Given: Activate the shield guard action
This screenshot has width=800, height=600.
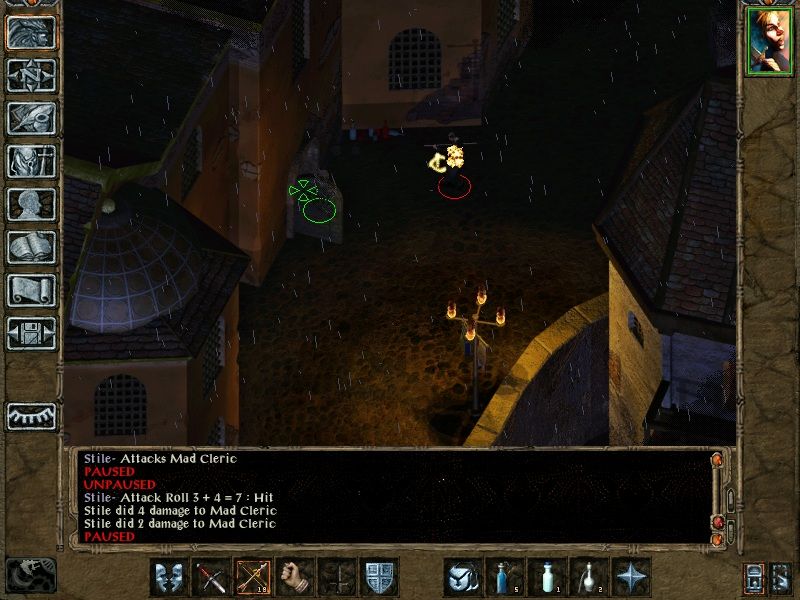Looking at the screenshot, I should (x=376, y=577).
